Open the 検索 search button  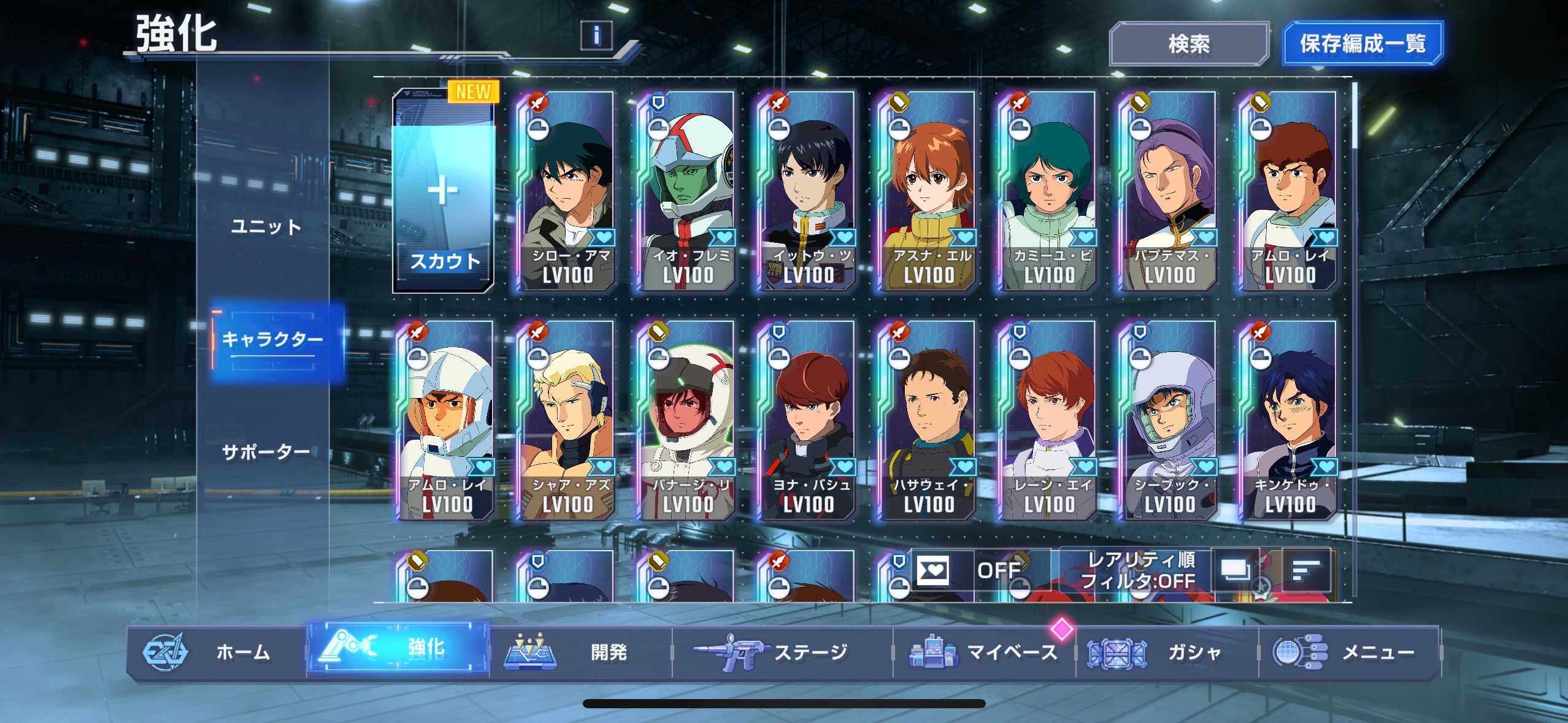(1188, 44)
